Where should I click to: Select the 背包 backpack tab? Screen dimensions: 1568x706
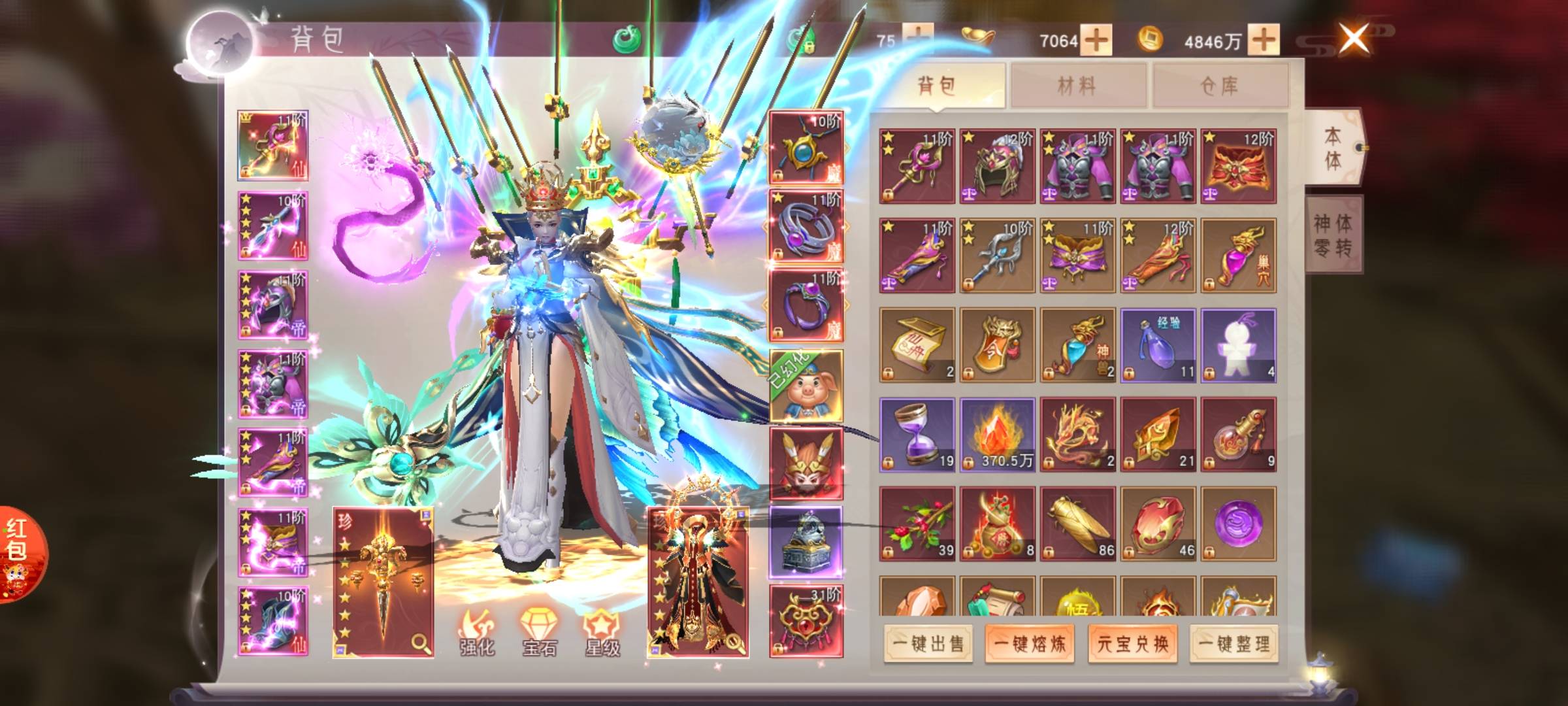[x=938, y=85]
